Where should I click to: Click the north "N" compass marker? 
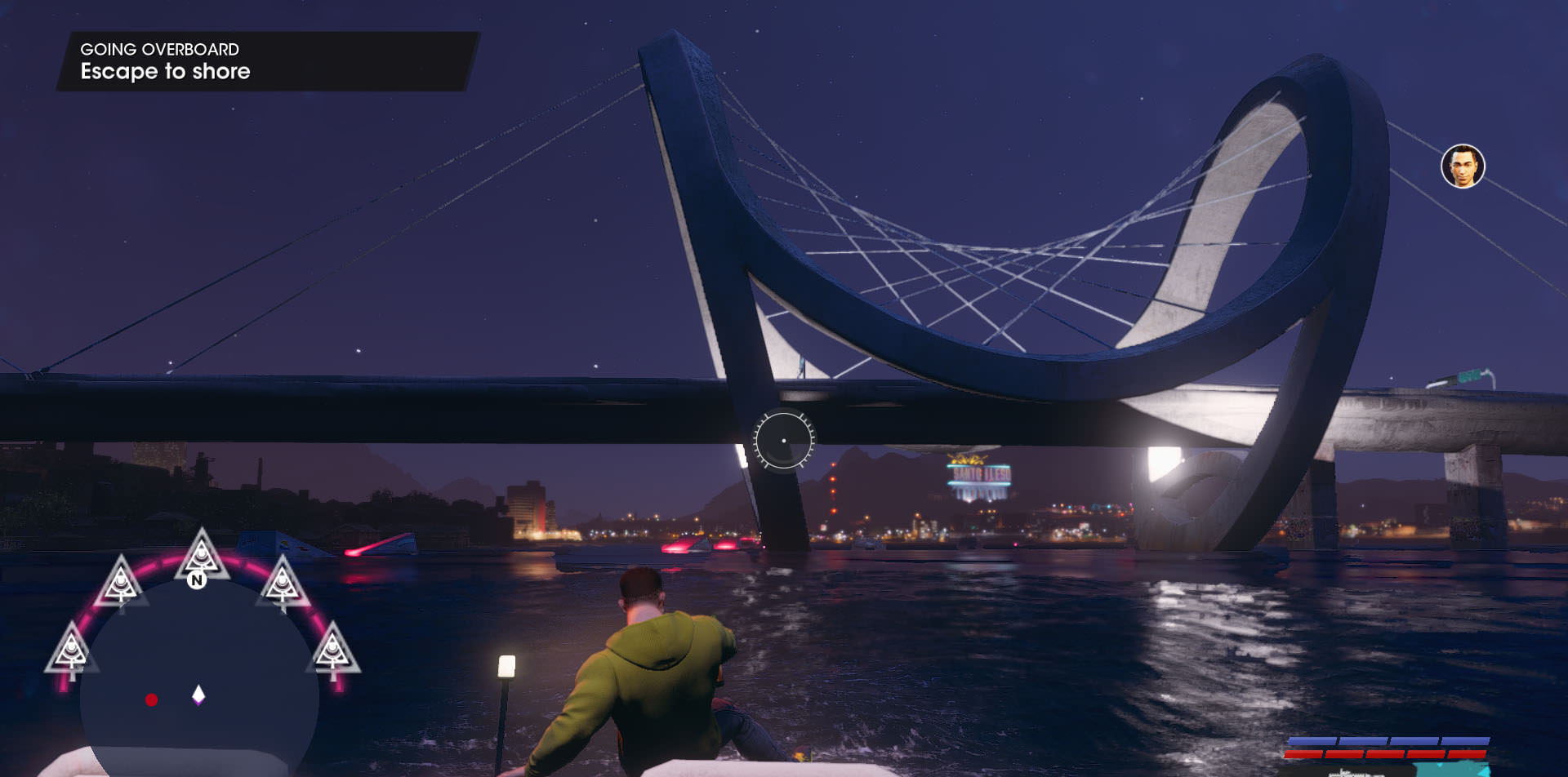pyautogui.click(x=196, y=580)
